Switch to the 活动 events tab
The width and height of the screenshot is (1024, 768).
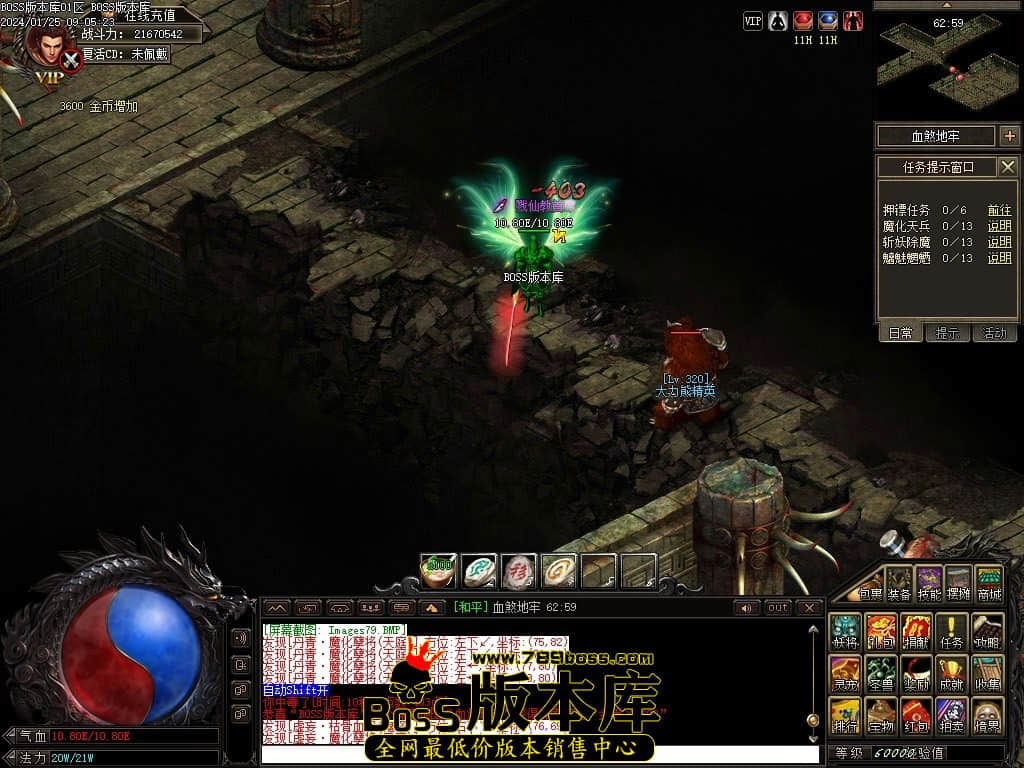[x=995, y=333]
